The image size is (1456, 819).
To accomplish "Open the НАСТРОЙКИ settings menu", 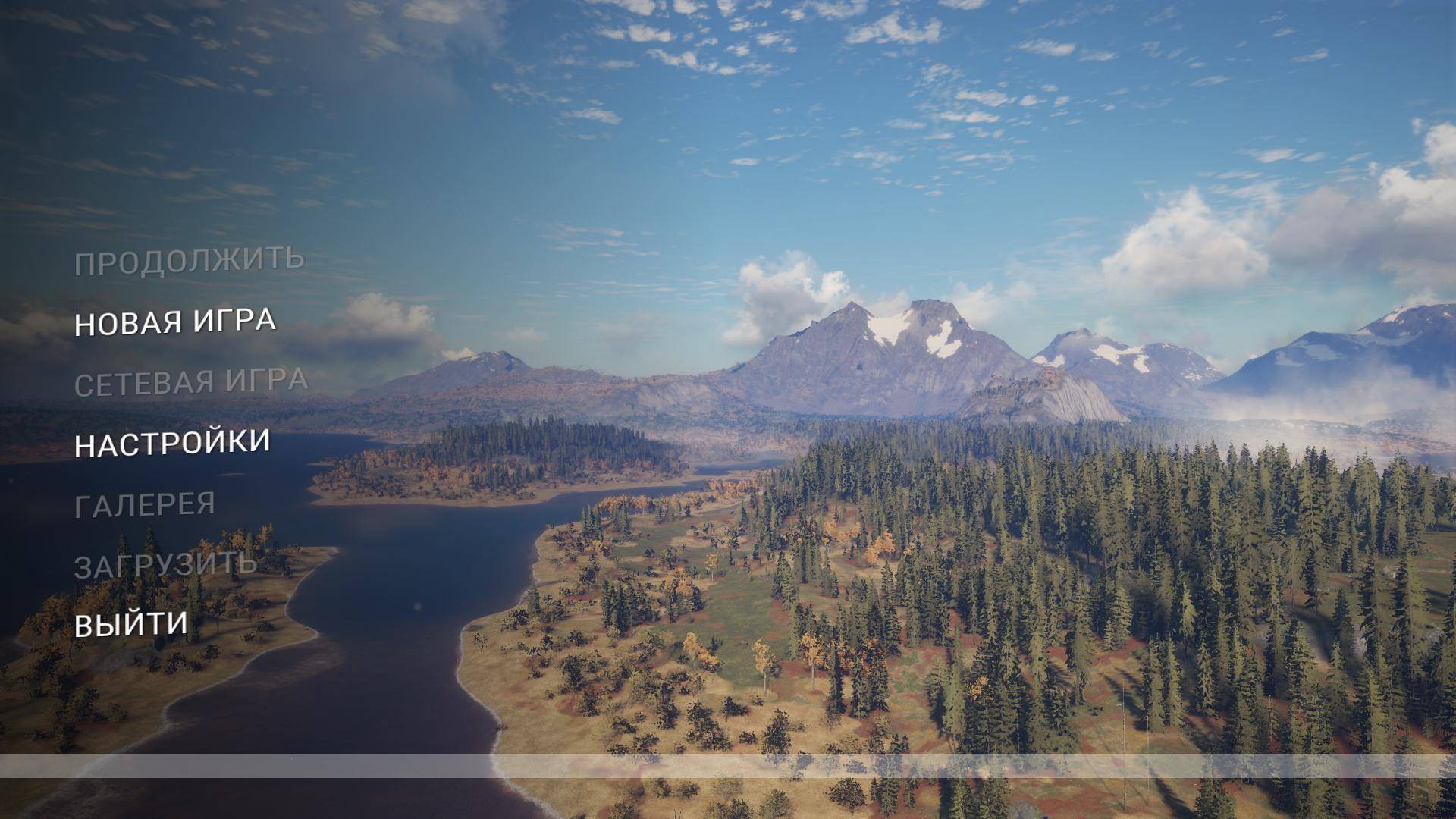I will tap(172, 444).
